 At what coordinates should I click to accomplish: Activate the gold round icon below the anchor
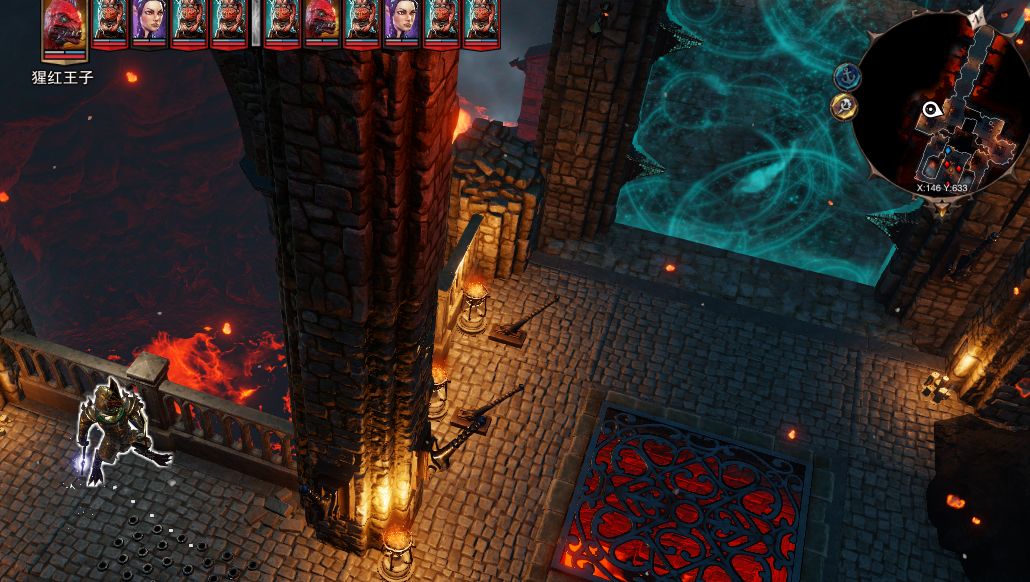click(844, 106)
